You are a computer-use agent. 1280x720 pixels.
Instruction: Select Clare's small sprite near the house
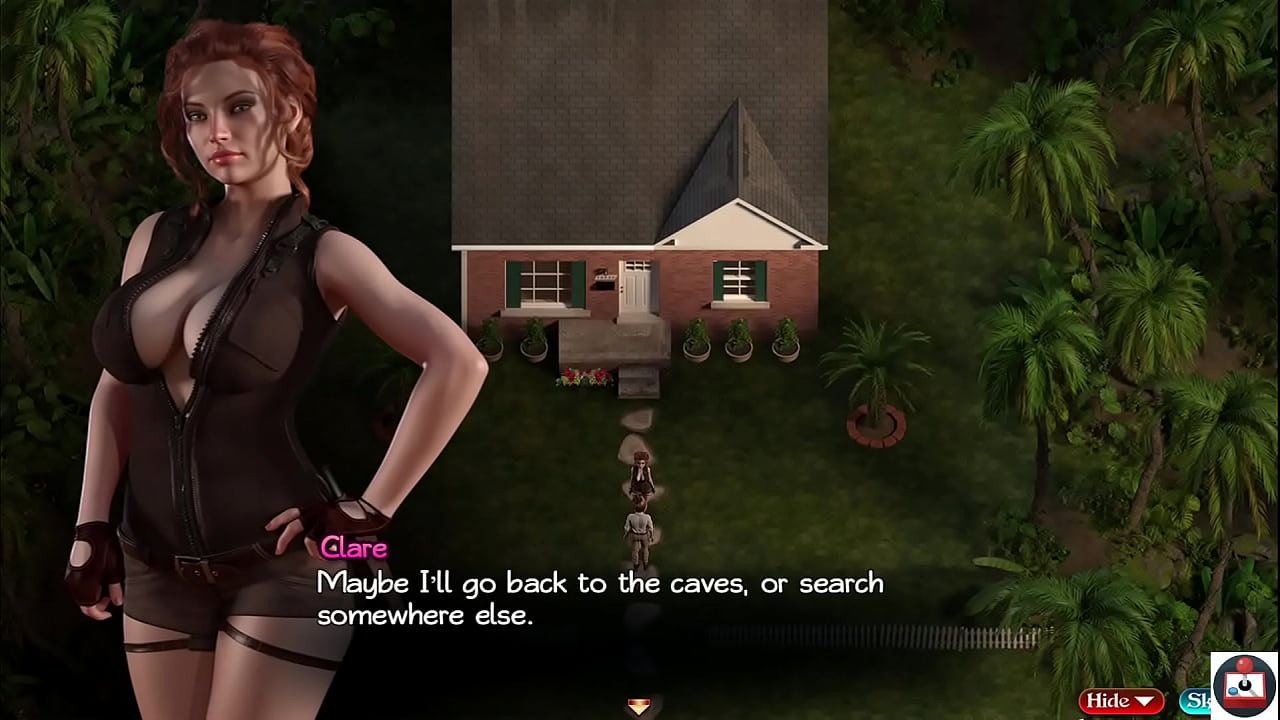pos(641,475)
